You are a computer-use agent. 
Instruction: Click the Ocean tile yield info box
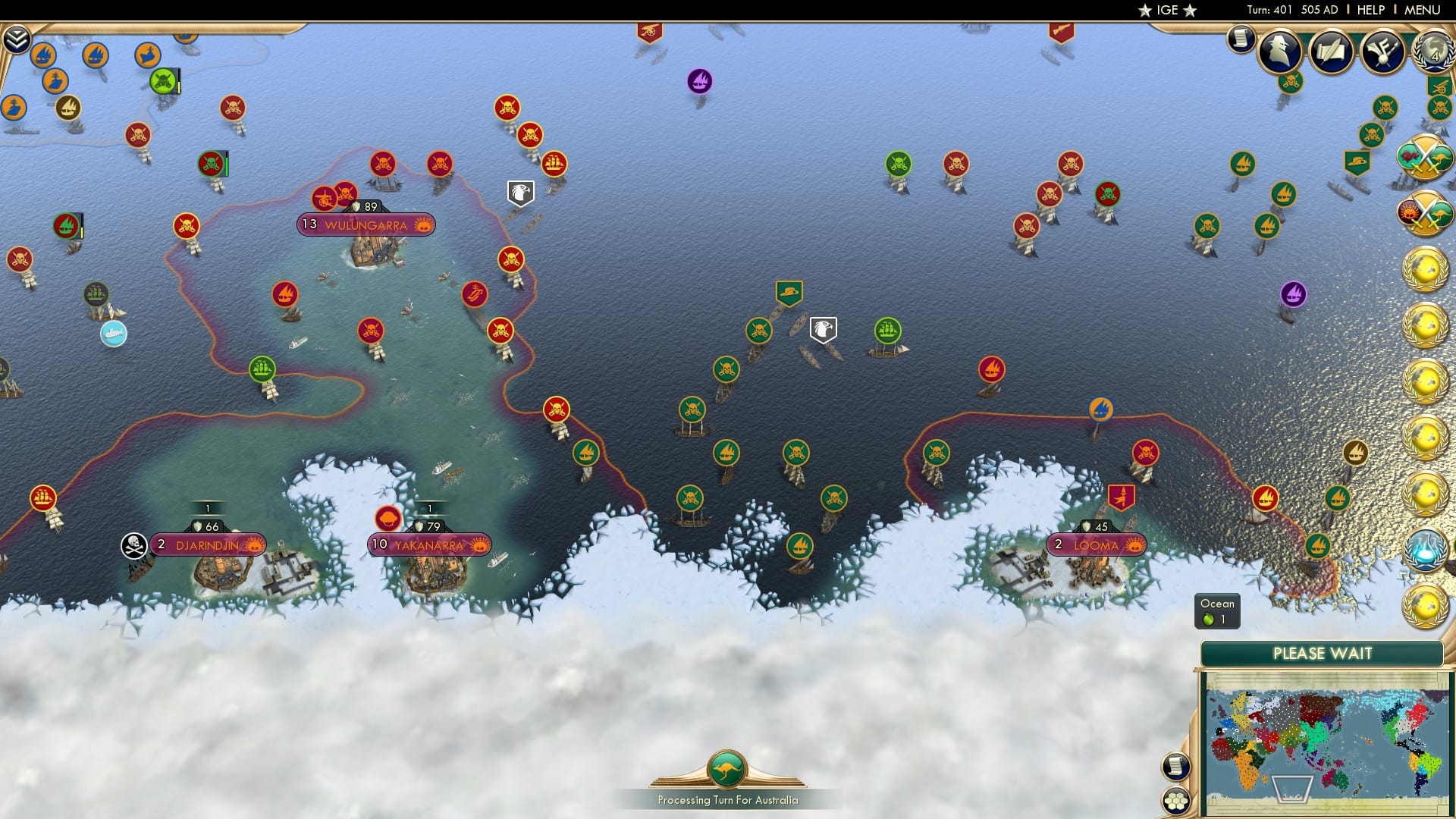pyautogui.click(x=1216, y=611)
